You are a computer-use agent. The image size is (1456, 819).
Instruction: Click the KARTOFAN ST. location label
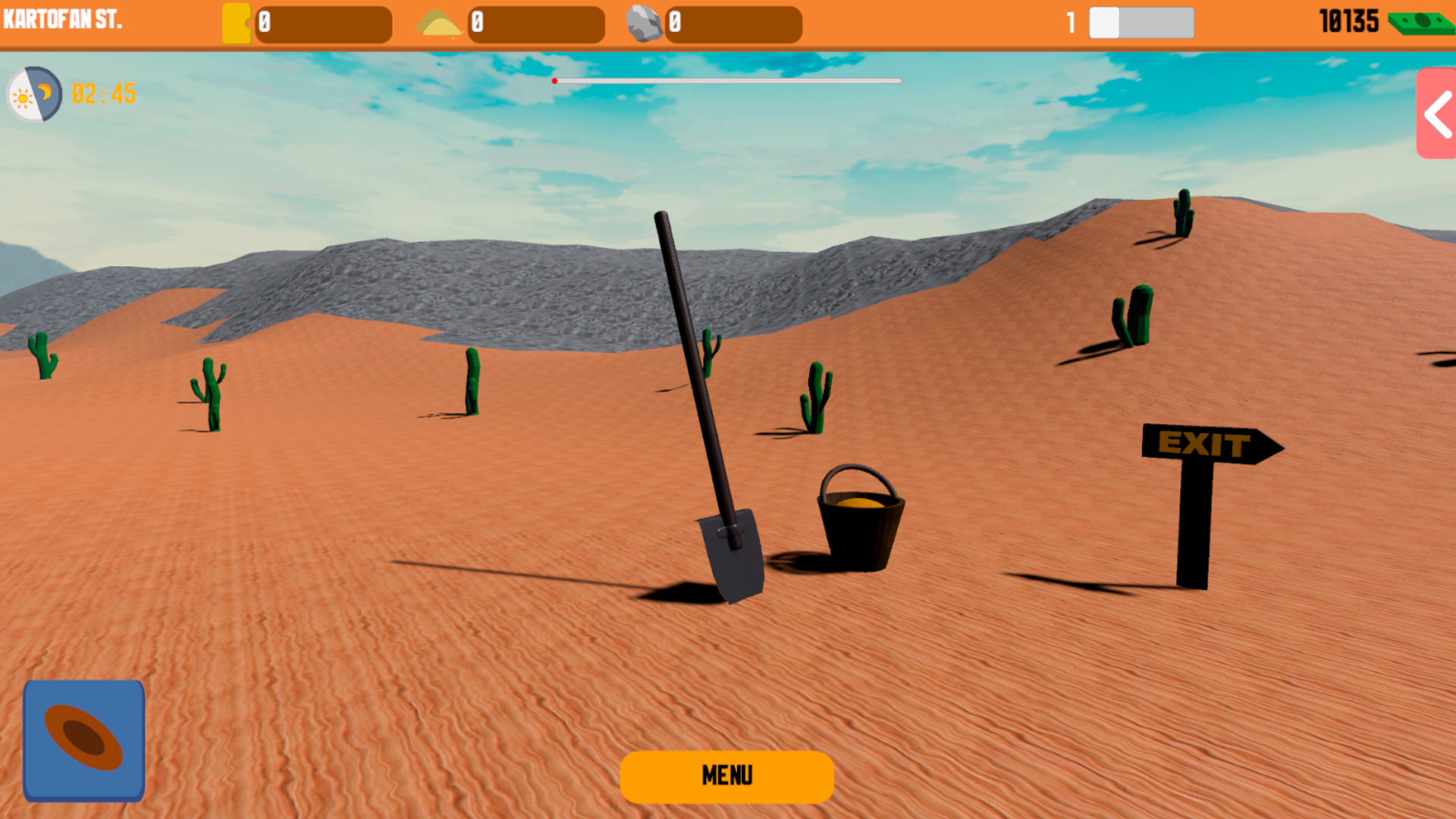pyautogui.click(x=61, y=20)
